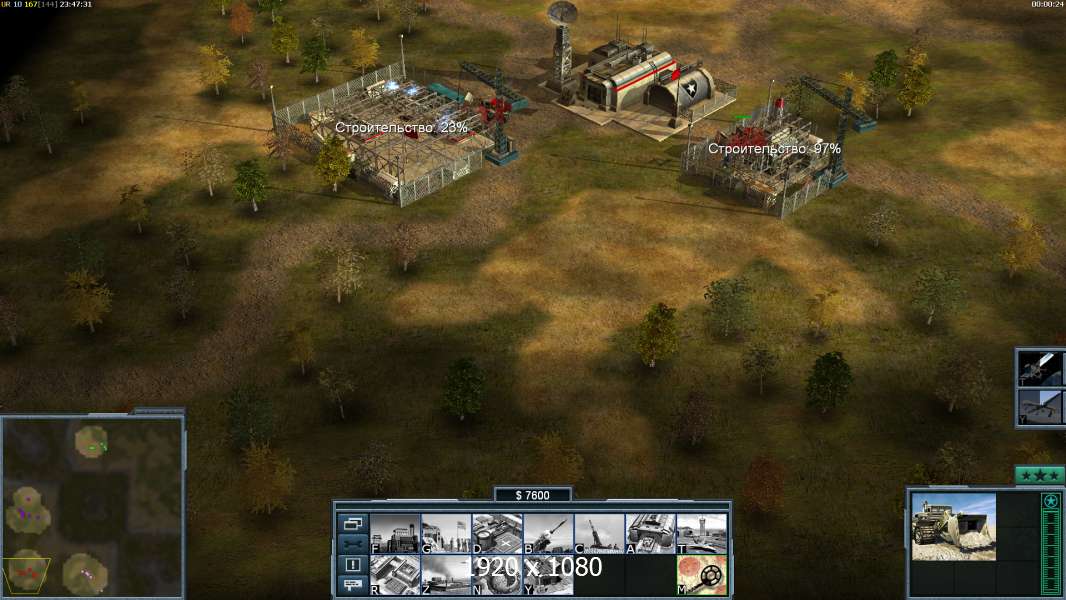Select the build icon marked C
Screen dimensions: 1066x600
coord(599,533)
